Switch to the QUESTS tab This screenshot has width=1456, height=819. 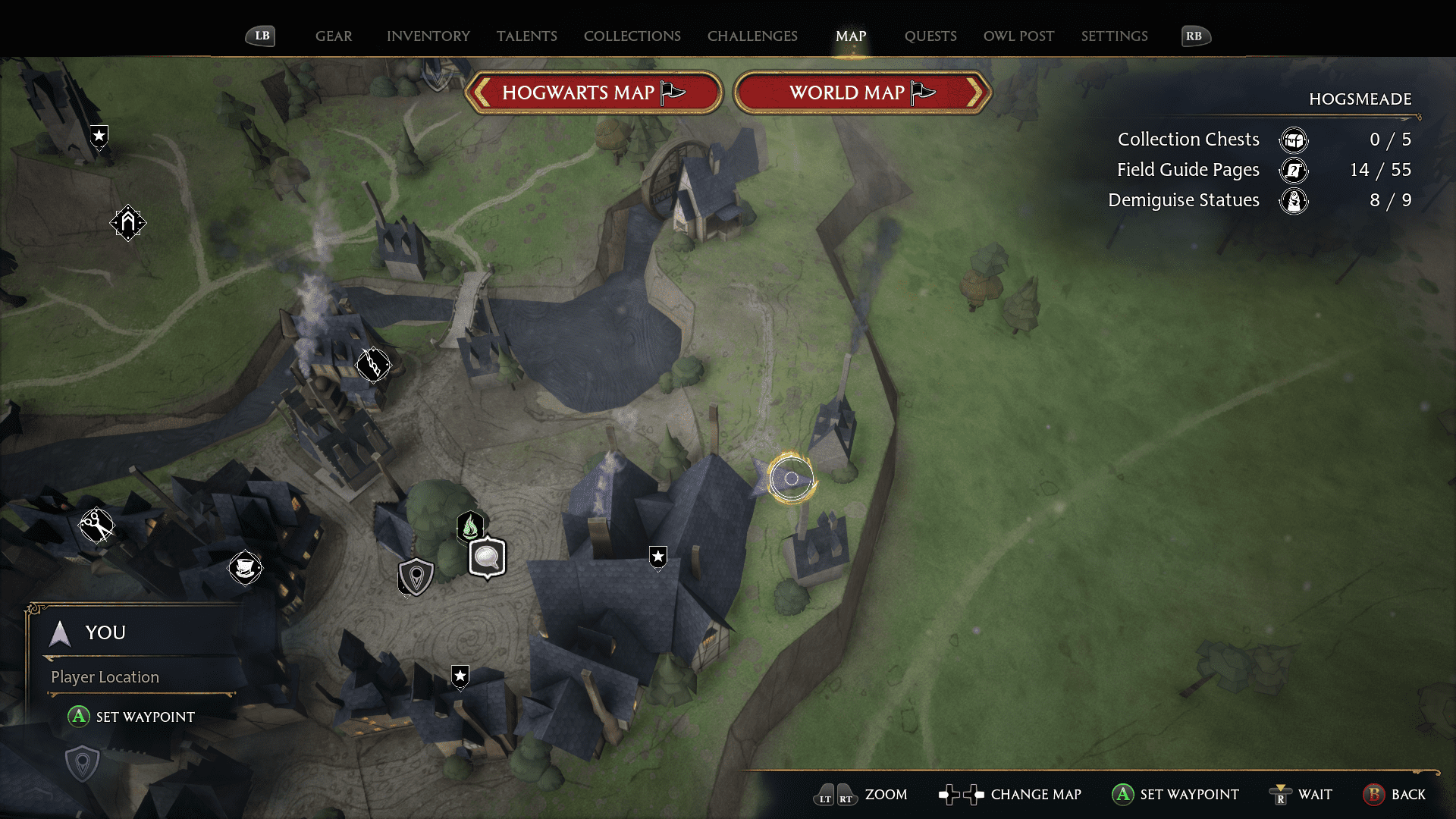pyautogui.click(x=930, y=36)
